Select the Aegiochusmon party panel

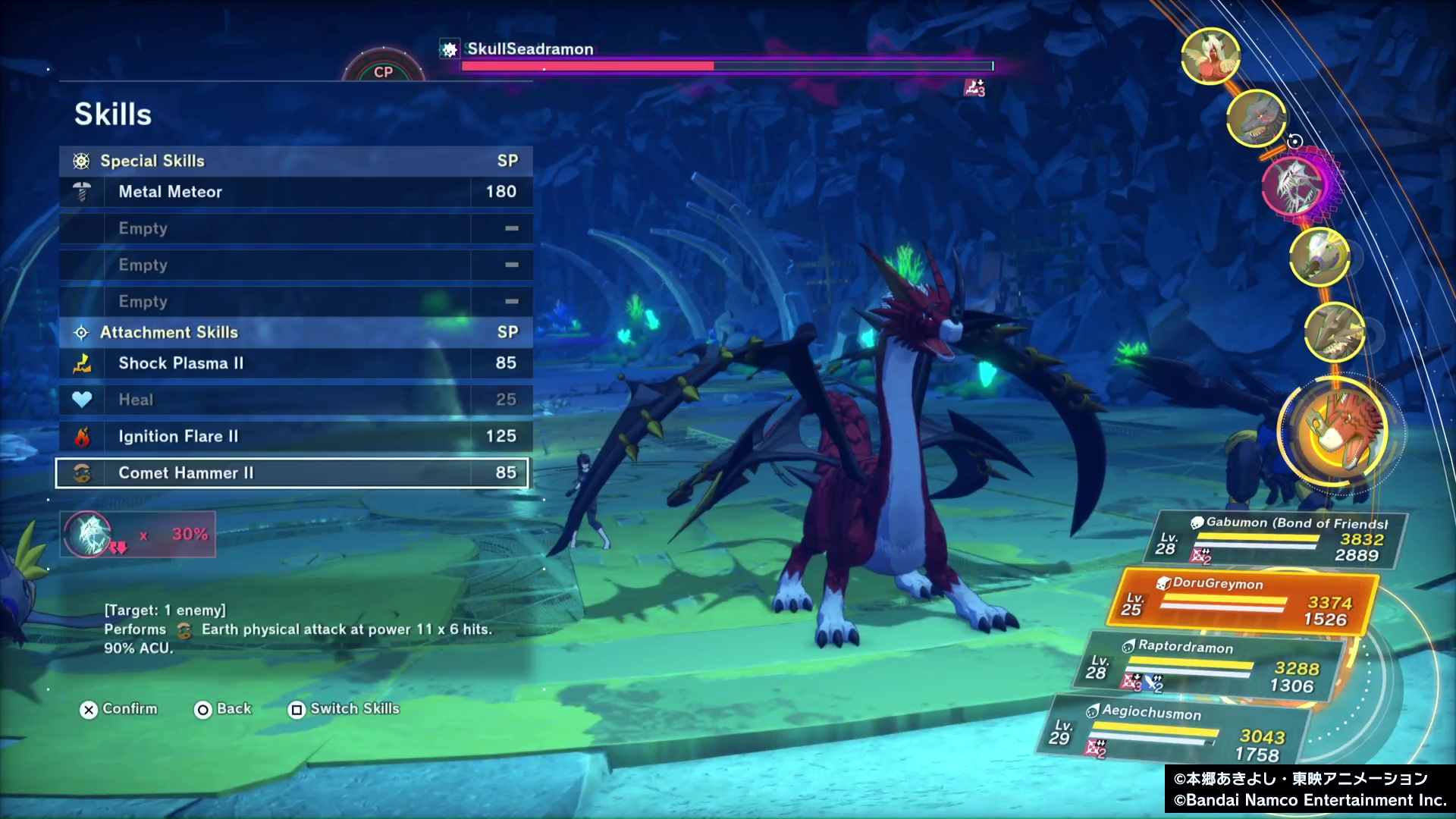tap(1175, 732)
